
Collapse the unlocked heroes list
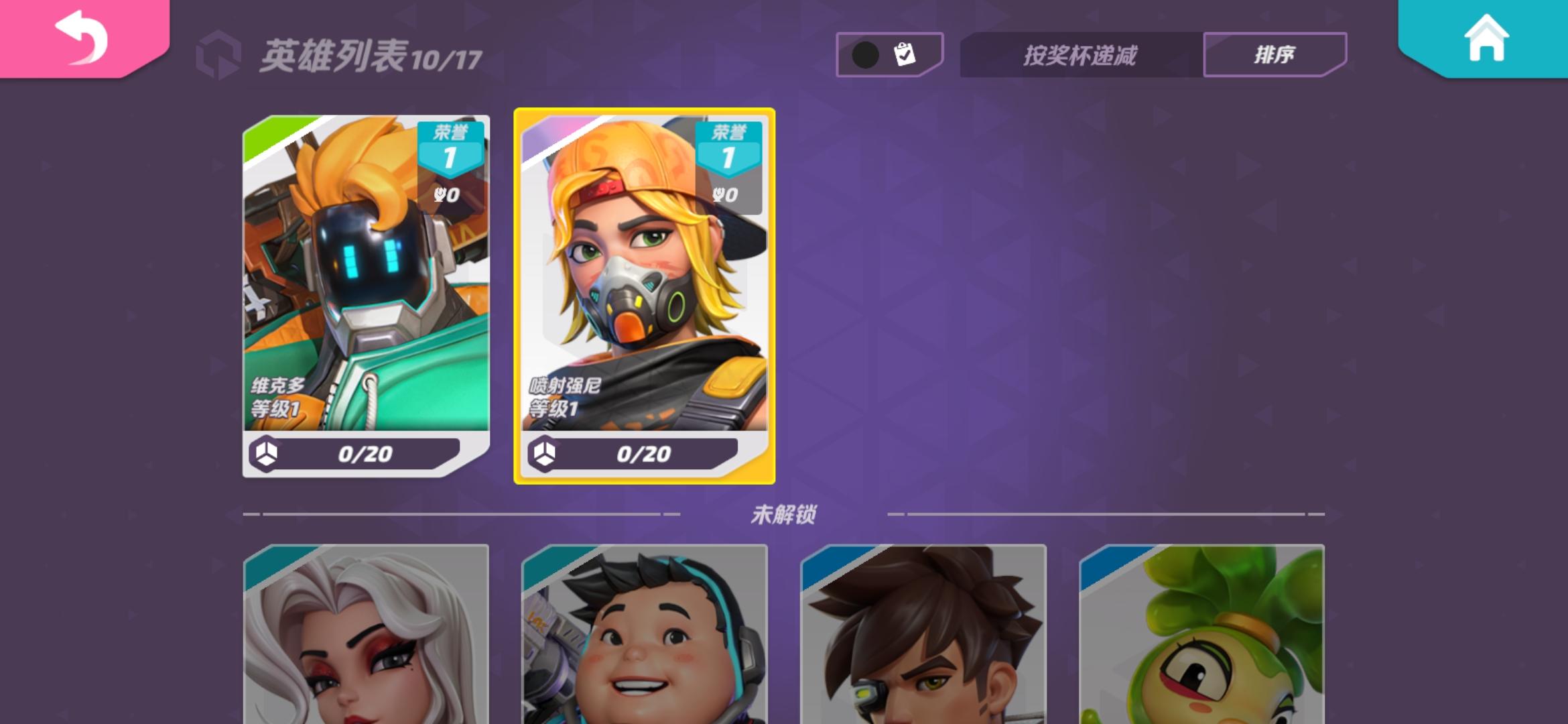783,512
